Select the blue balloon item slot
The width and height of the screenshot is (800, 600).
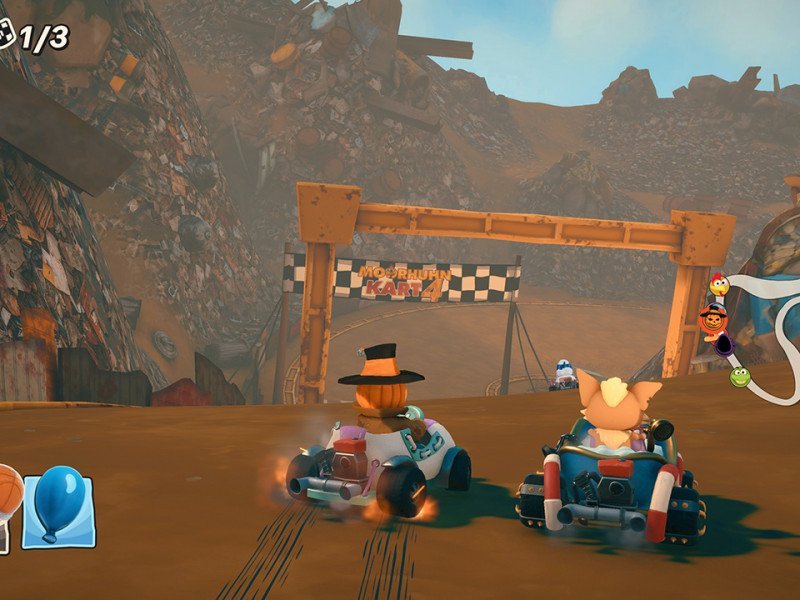click(x=58, y=509)
